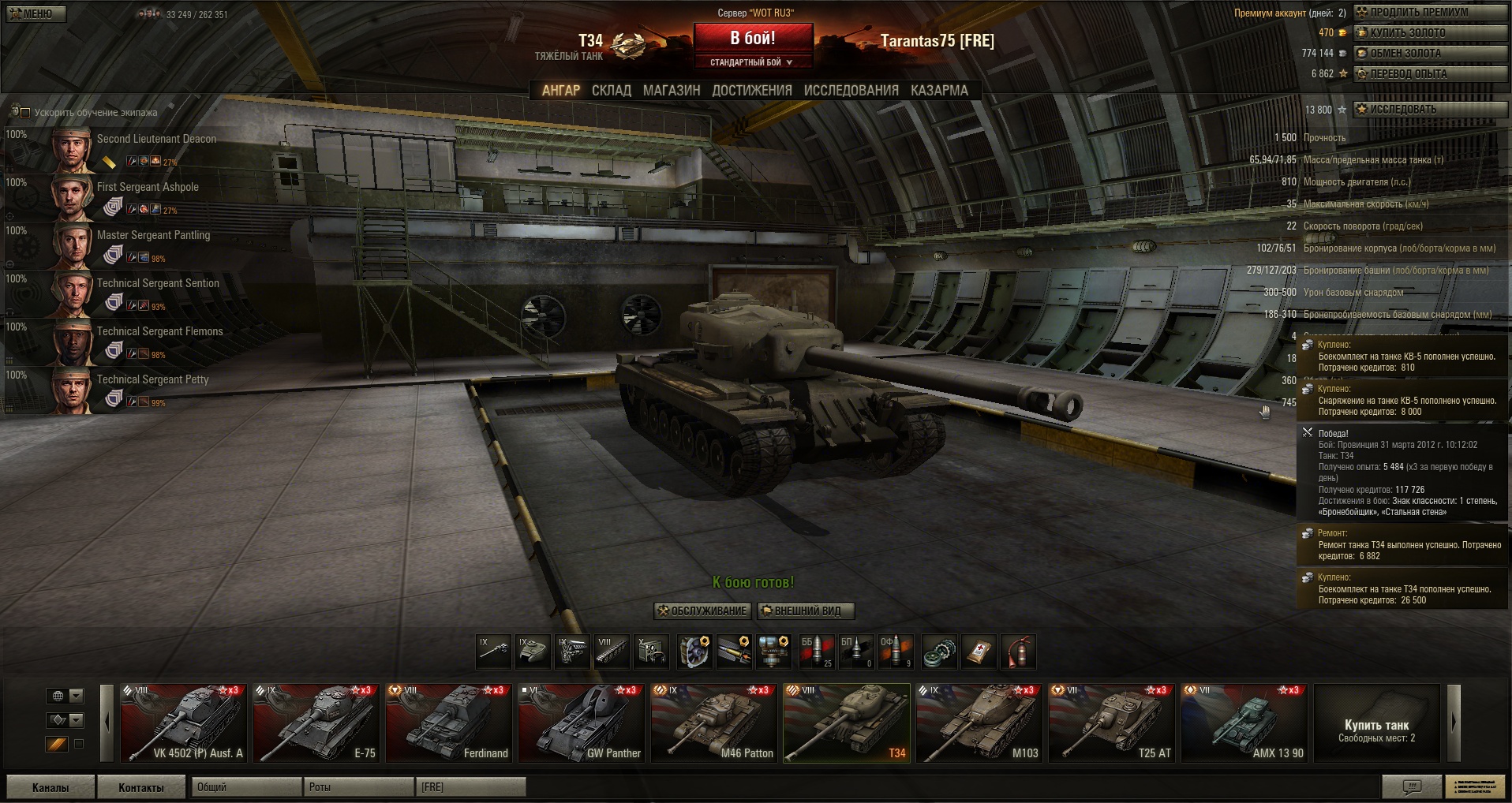Choose КУПИТЬ ЗОЛОТО
The image size is (1512, 803).
click(1429, 33)
